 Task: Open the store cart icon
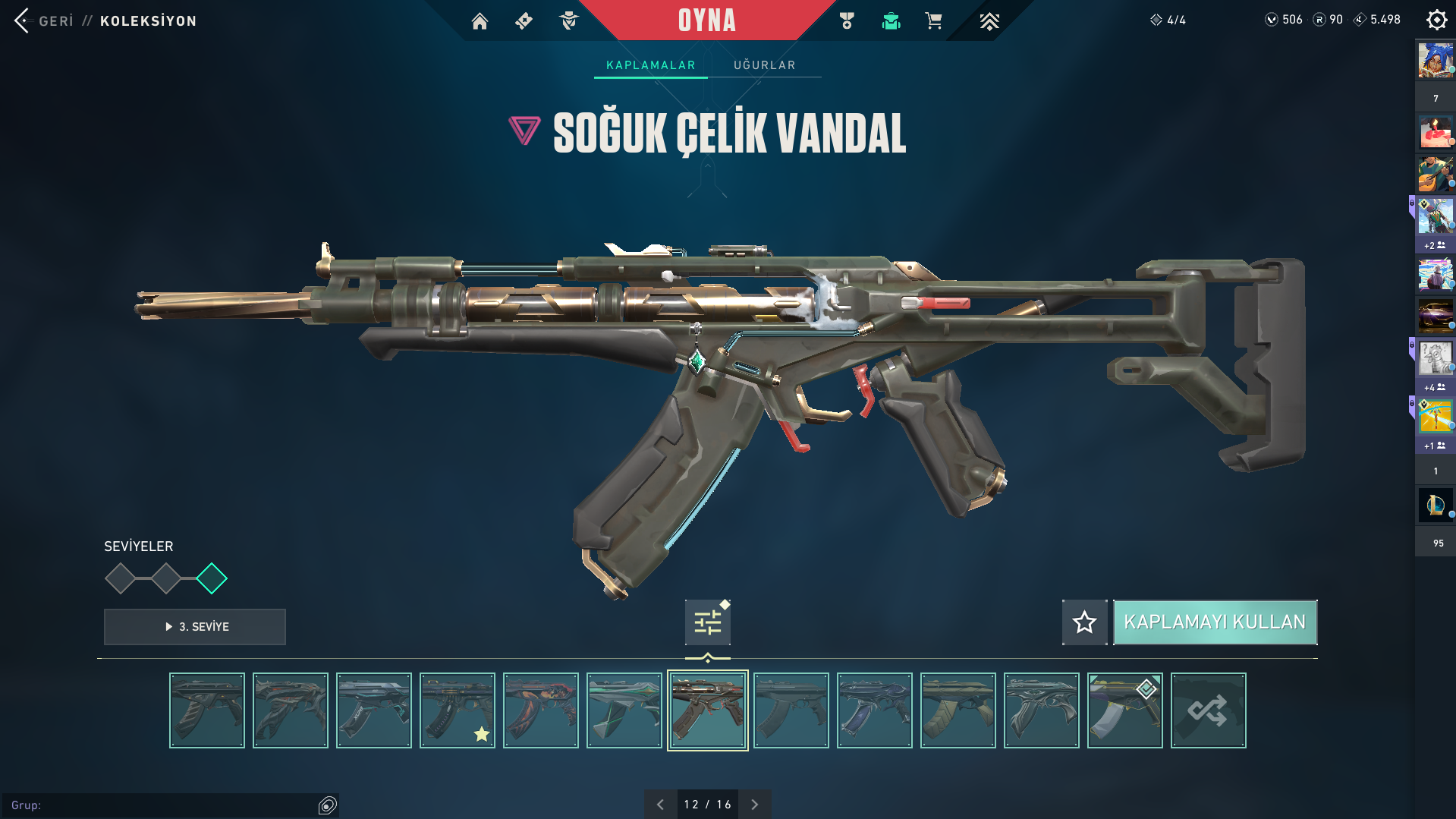[933, 21]
